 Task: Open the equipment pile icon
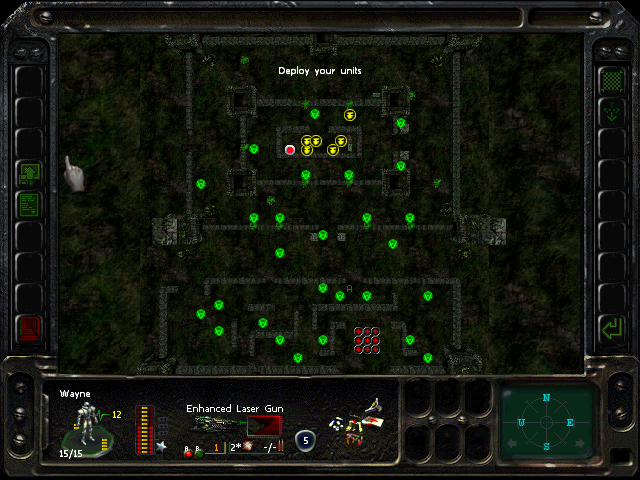point(362,422)
